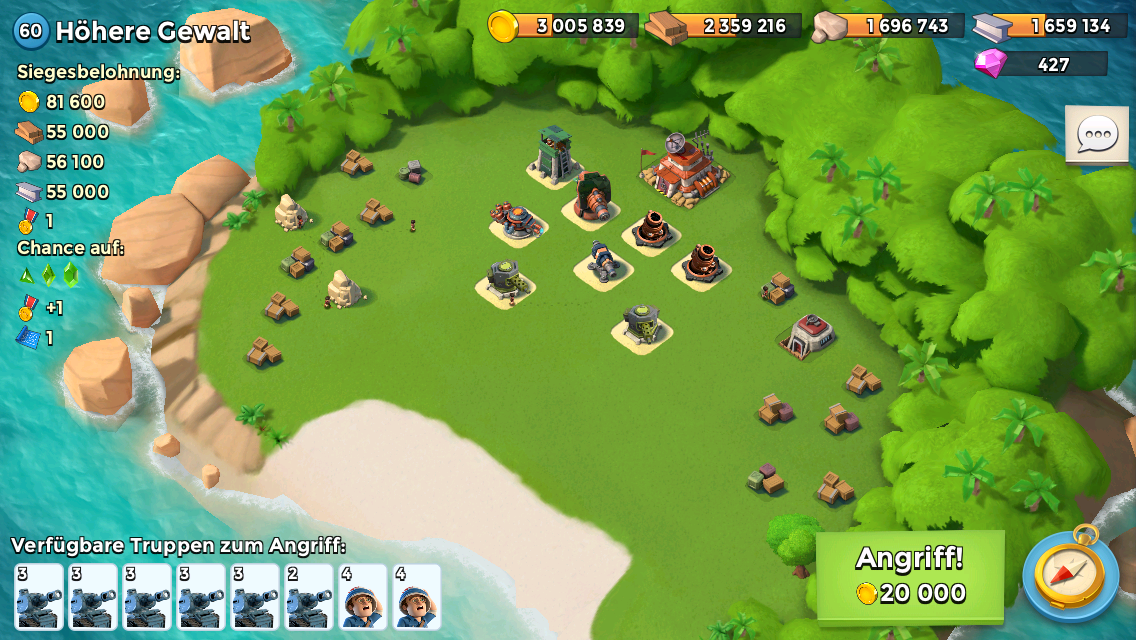Select the tank landing craft holding 2 troops

308,597
